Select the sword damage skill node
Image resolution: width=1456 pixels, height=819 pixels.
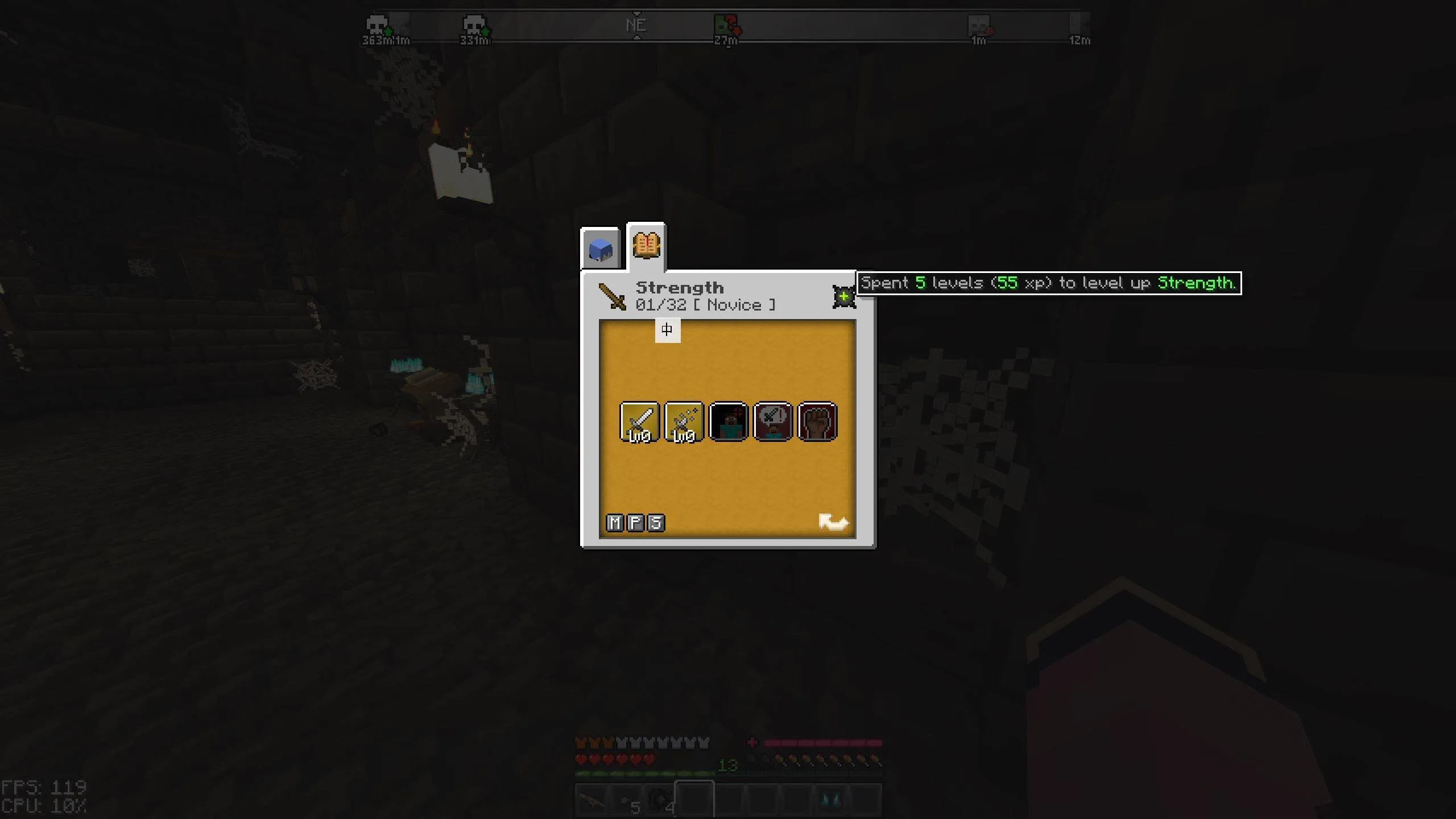(x=639, y=421)
